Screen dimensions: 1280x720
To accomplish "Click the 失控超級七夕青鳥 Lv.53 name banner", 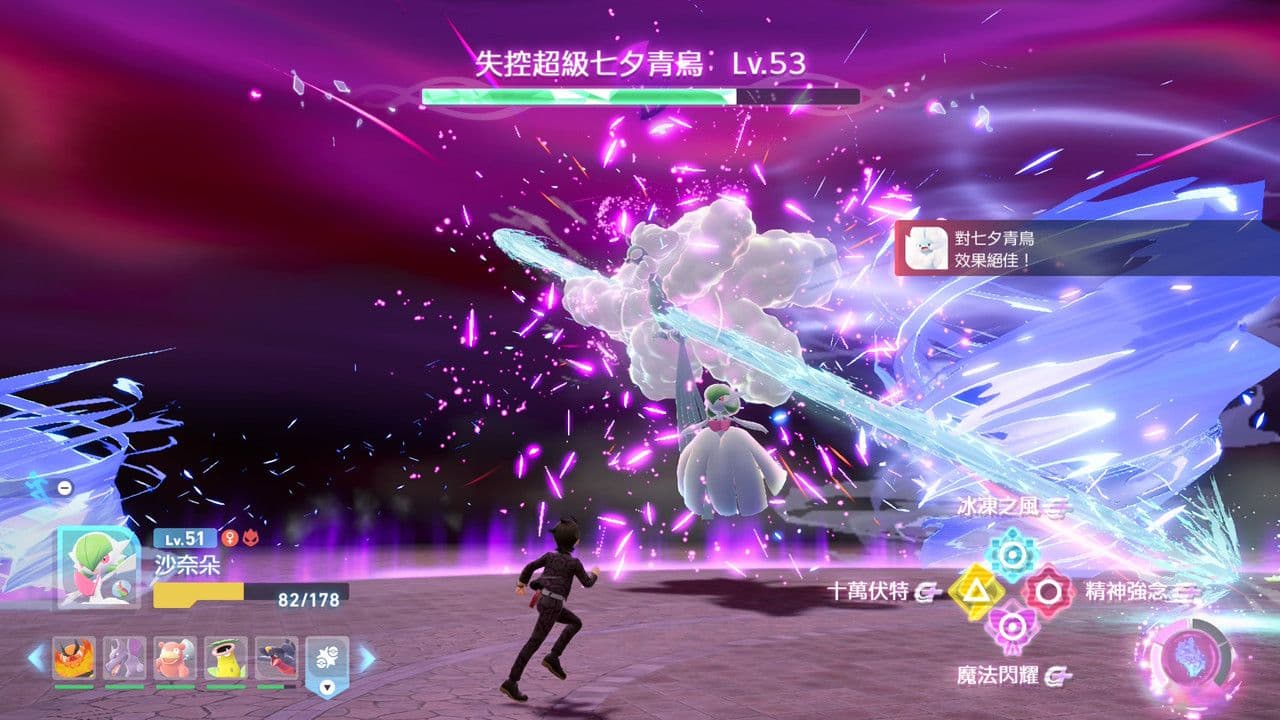I will point(640,62).
